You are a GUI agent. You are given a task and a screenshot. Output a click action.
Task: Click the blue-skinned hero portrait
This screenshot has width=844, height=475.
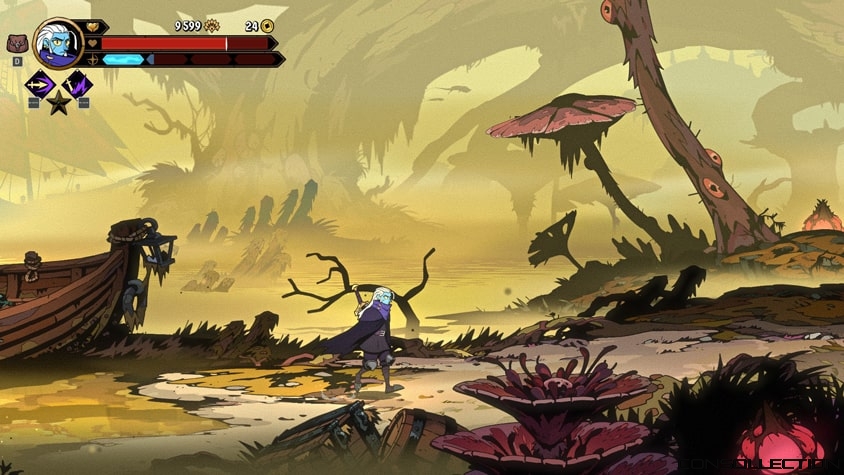[58, 44]
